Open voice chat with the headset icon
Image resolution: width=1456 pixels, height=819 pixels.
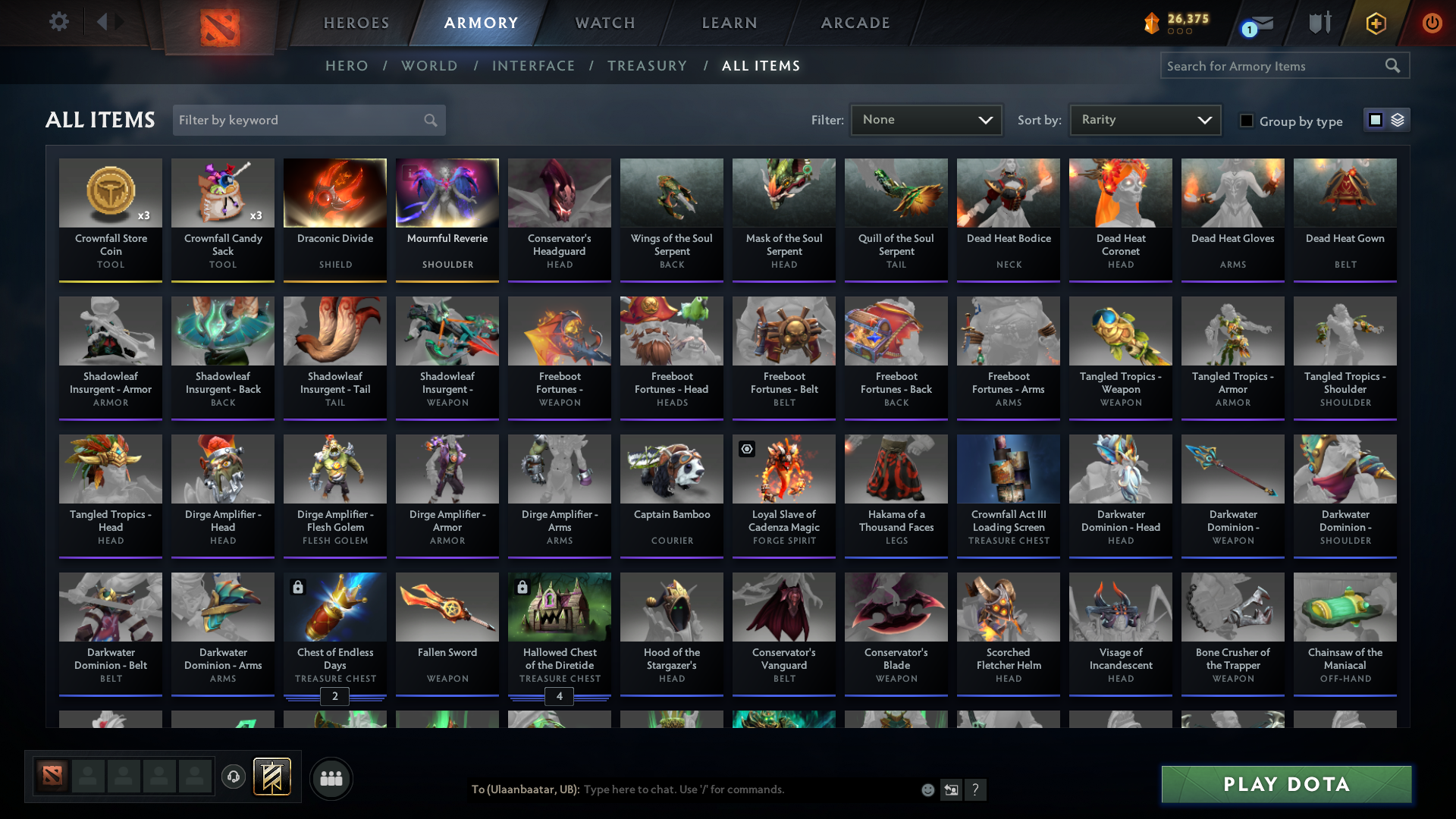[x=234, y=776]
